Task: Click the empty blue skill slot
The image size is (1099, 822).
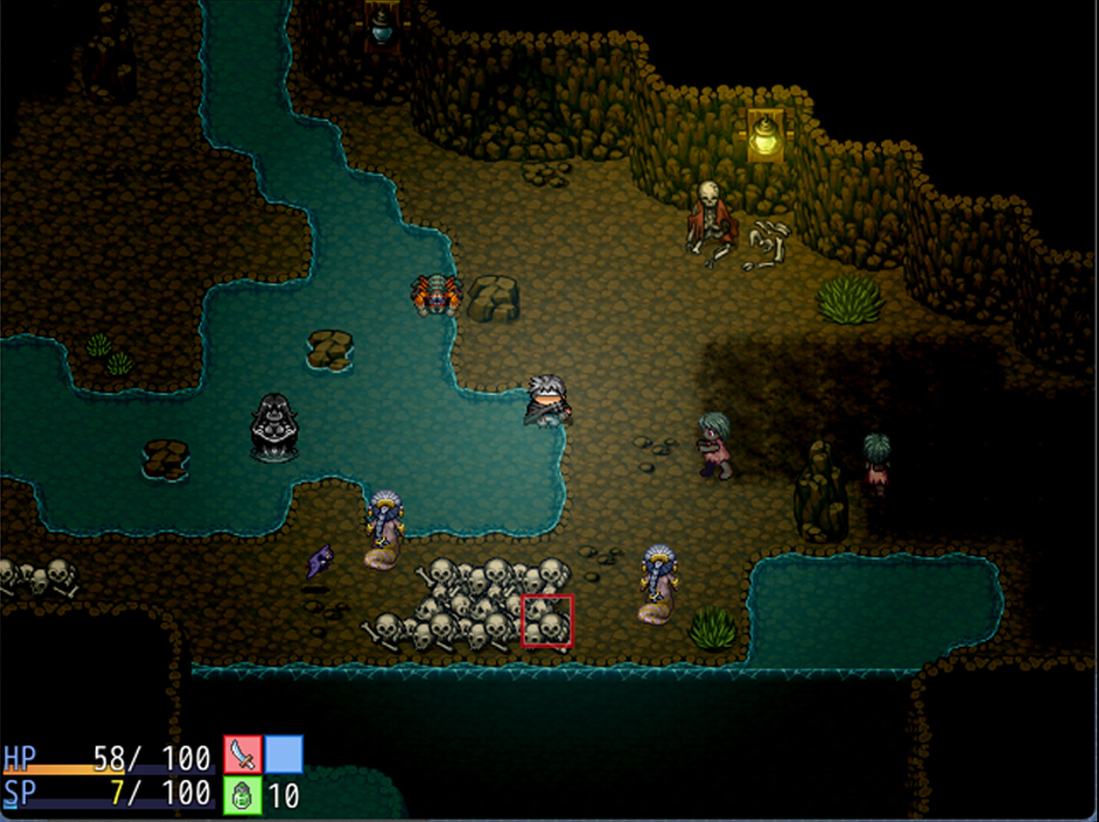Action: tap(284, 755)
